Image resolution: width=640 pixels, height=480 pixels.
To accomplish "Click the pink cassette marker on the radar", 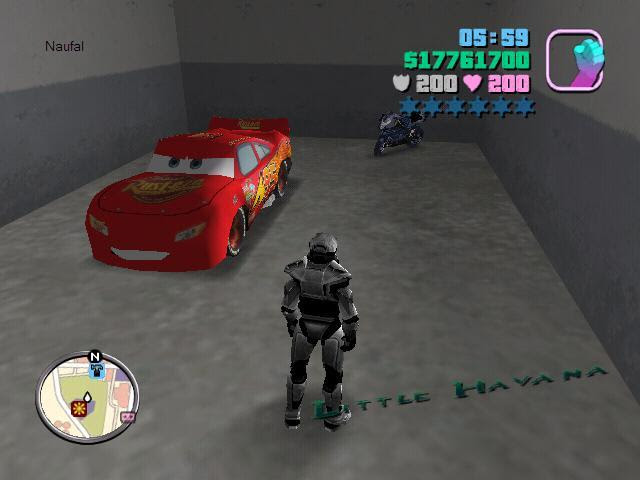I will click(127, 417).
